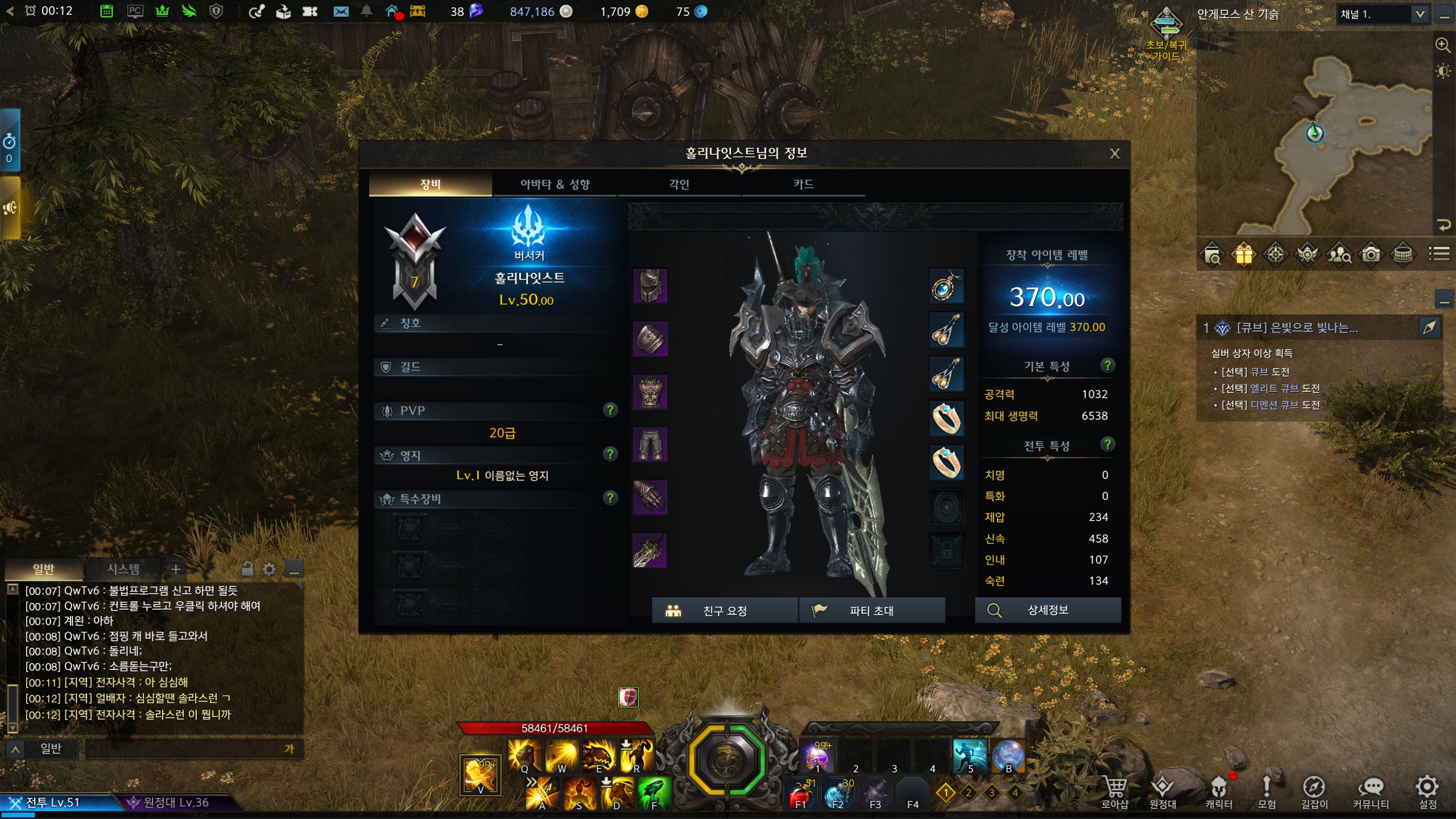This screenshot has height=819, width=1456.
Task: Open the 로아샵 shop
Action: (1114, 792)
